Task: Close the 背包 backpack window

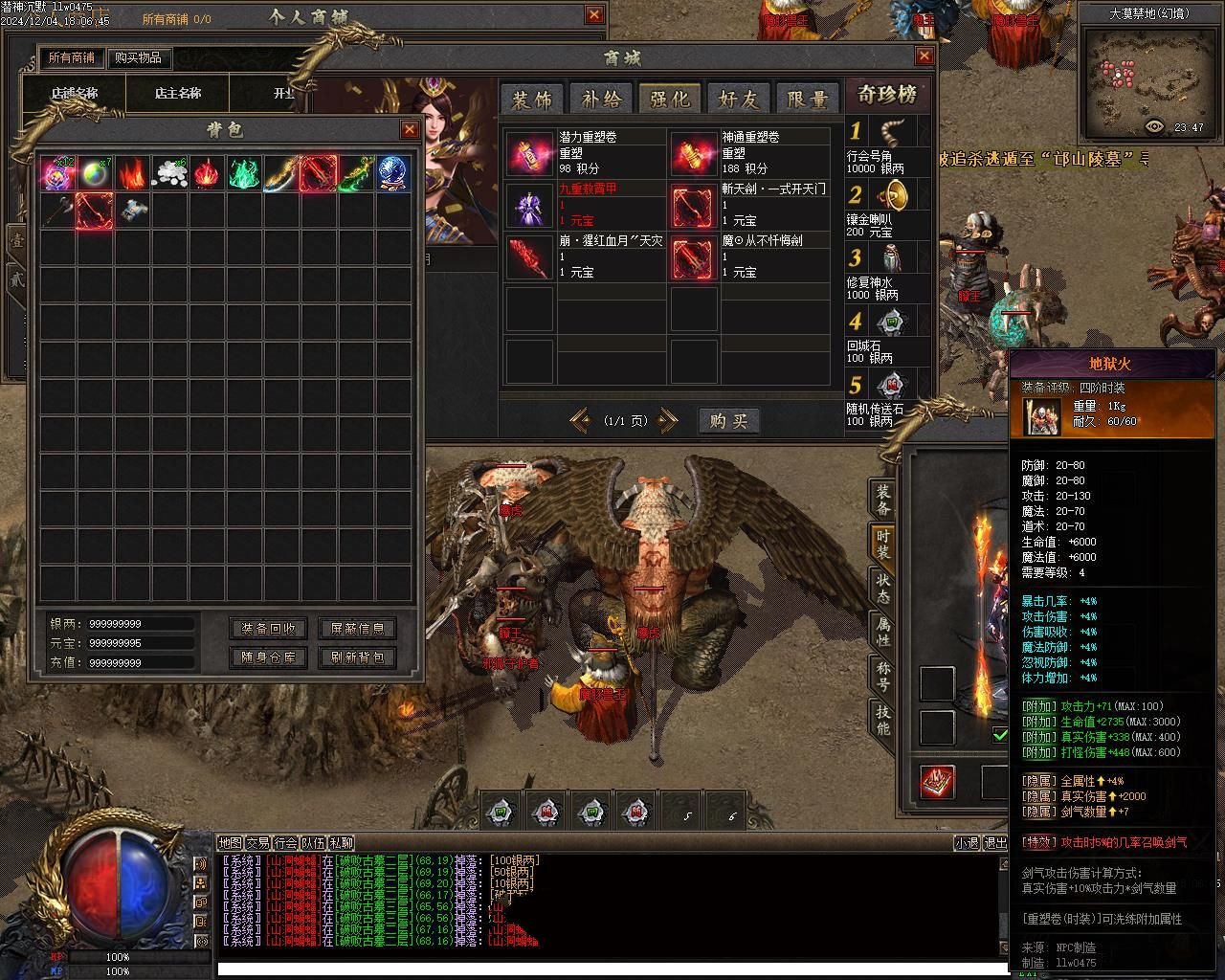Action: click(410, 130)
